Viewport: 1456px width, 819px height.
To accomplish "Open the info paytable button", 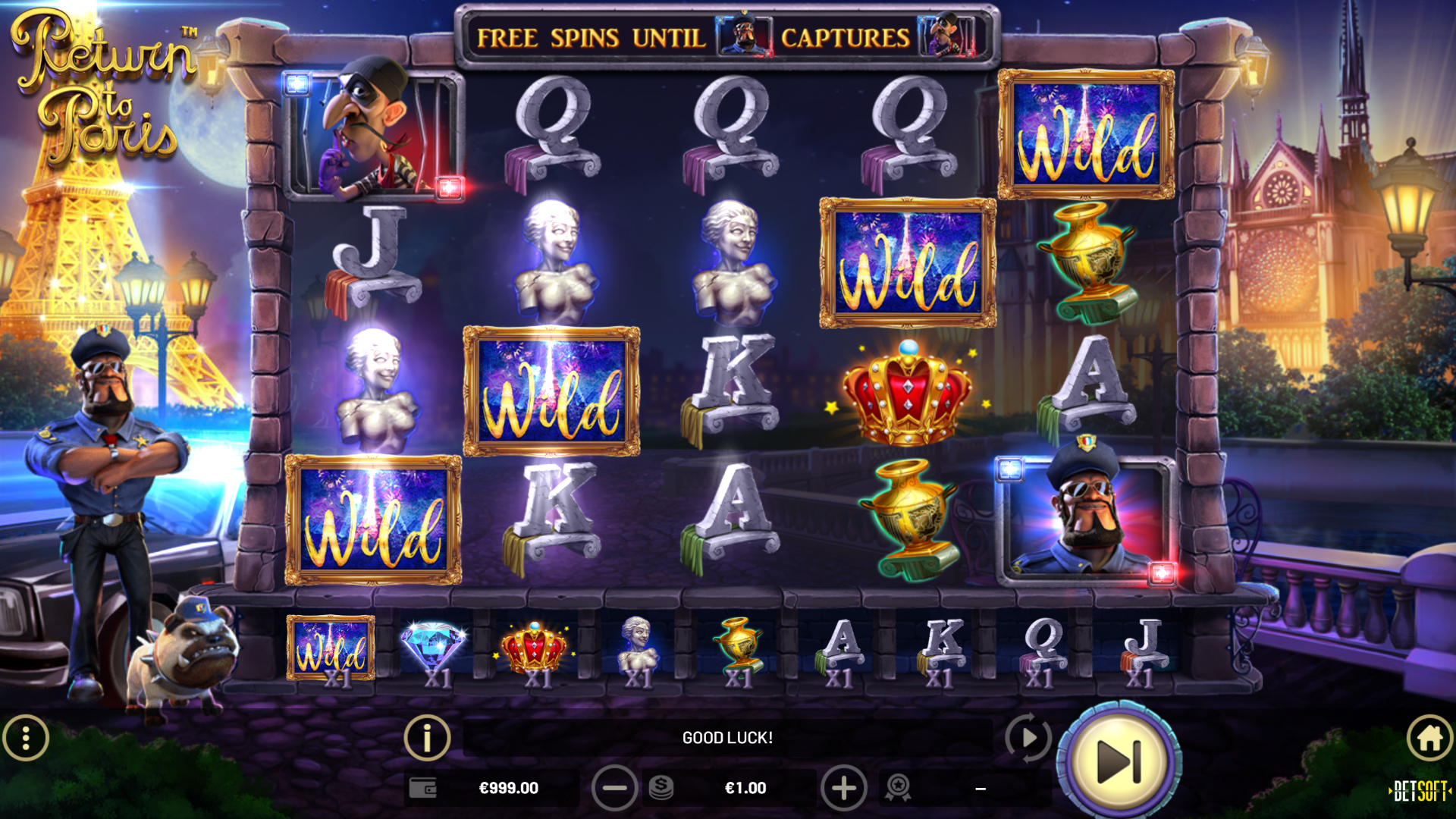I will [427, 737].
